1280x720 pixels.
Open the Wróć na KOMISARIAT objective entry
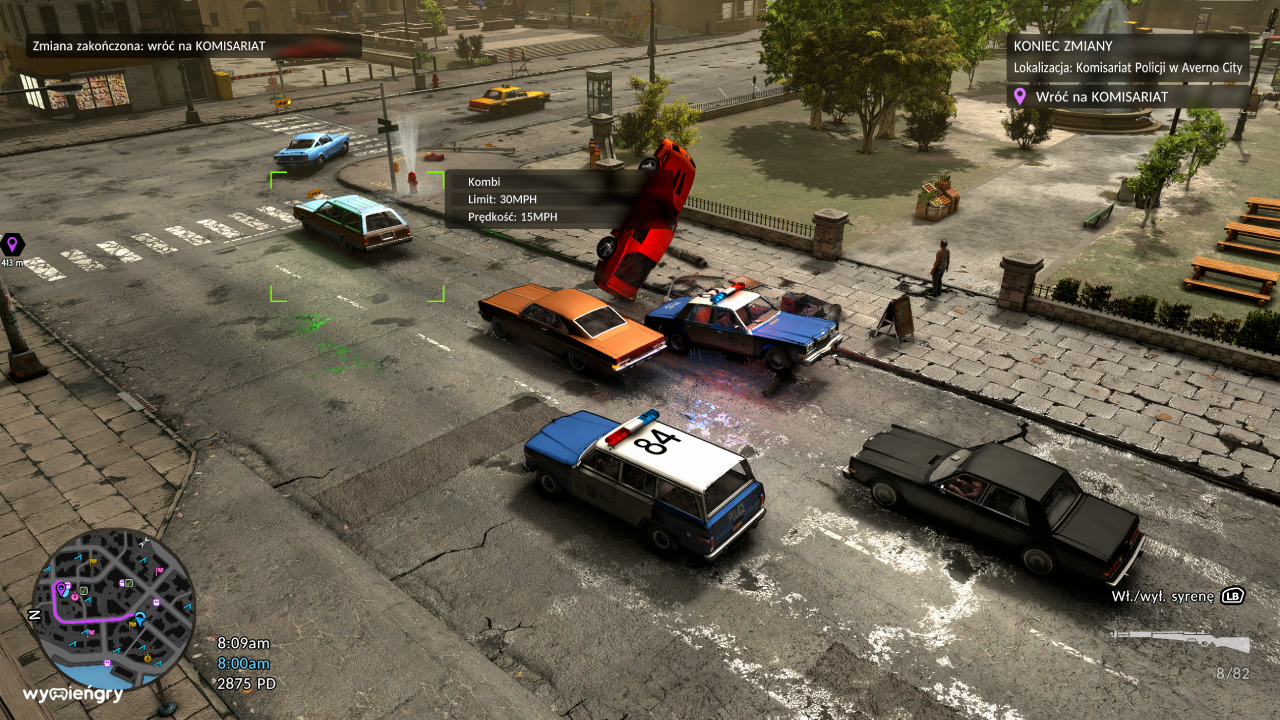(x=1105, y=97)
